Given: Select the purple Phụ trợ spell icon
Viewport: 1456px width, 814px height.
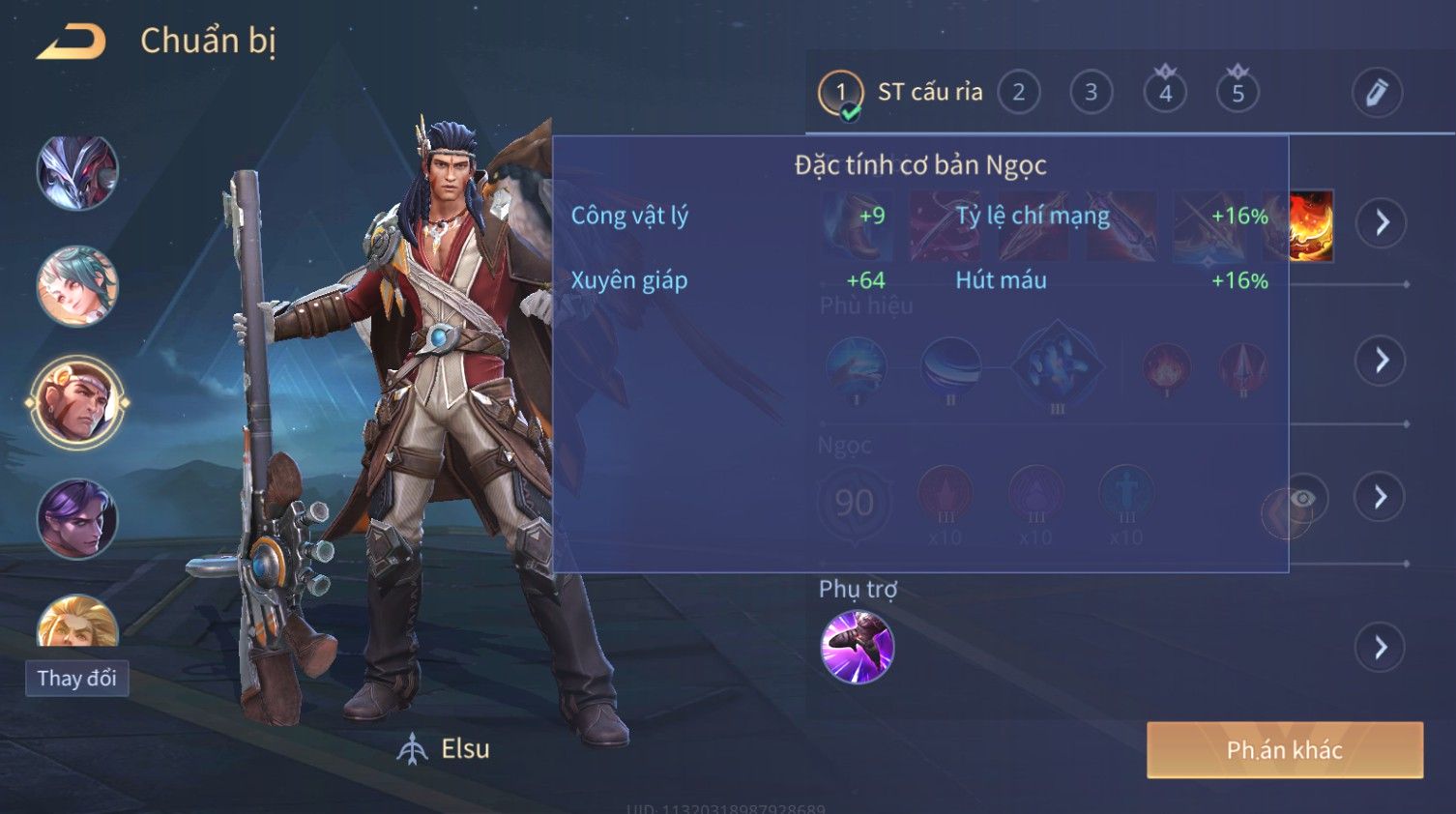Looking at the screenshot, I should click(857, 647).
